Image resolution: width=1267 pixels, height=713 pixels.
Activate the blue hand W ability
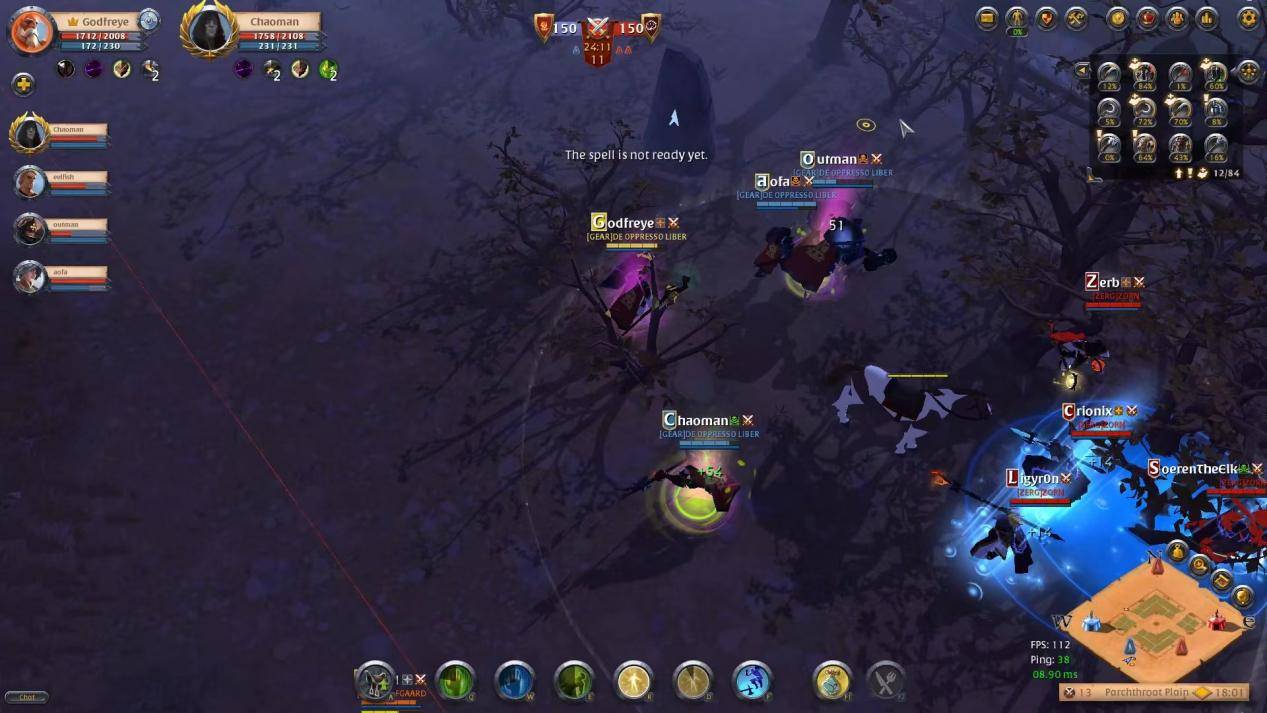click(514, 681)
